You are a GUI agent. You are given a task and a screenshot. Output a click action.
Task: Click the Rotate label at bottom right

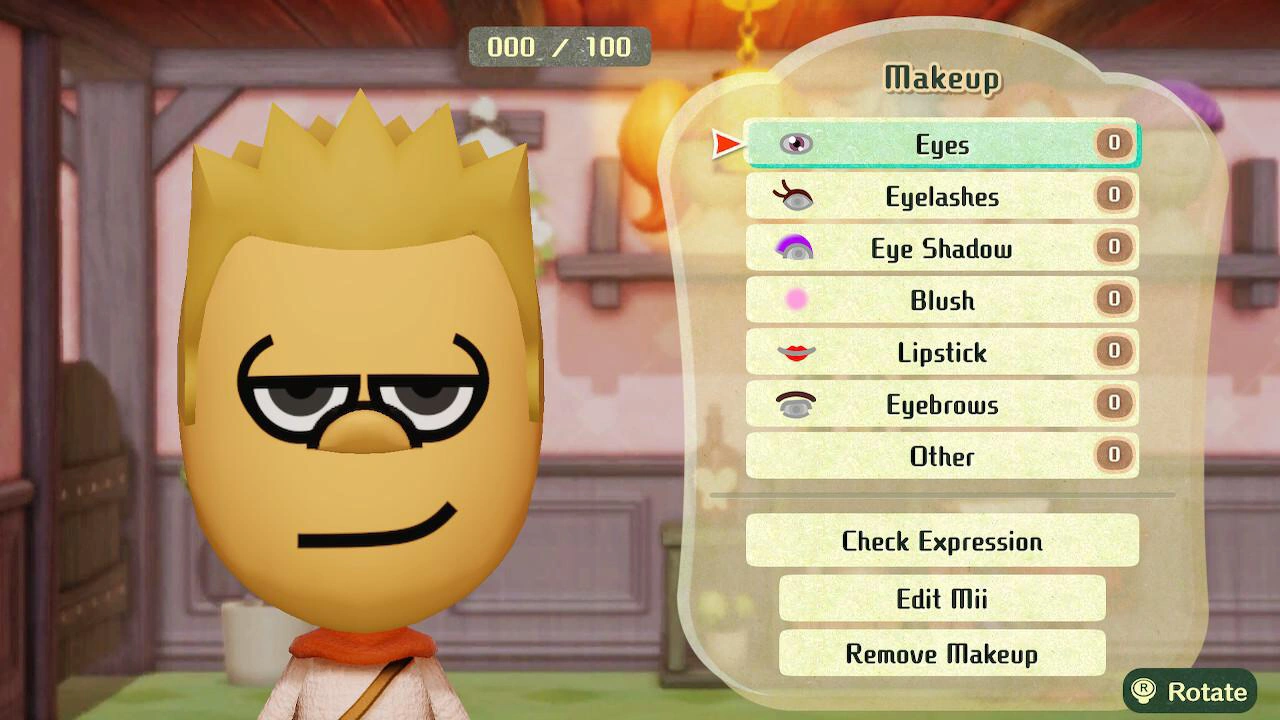click(1206, 691)
